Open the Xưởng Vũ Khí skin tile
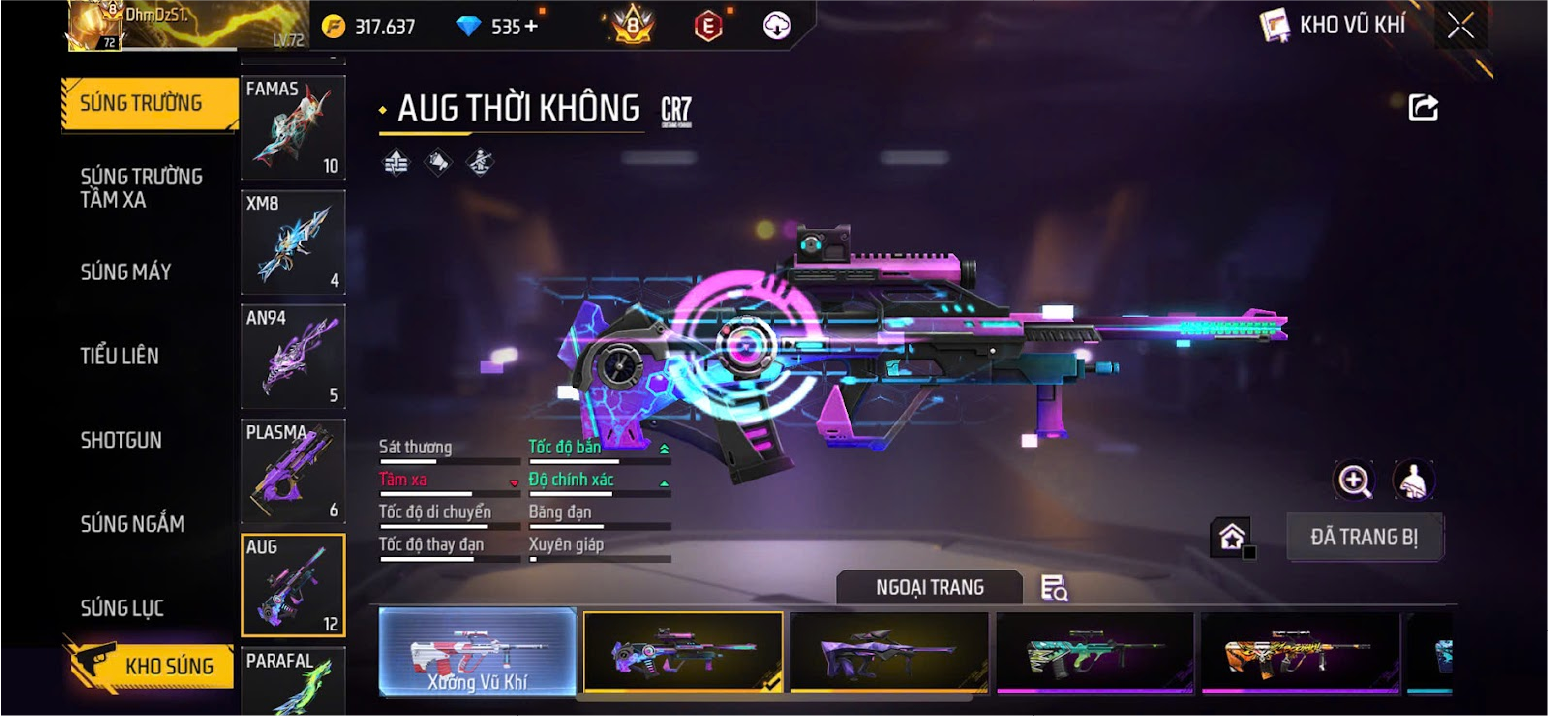1548x716 pixels. [478, 652]
